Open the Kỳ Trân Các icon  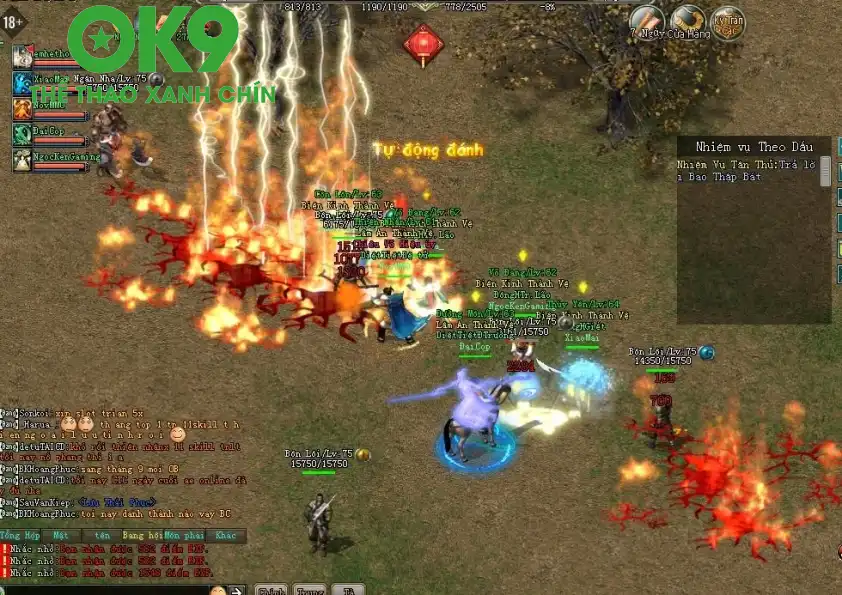(x=728, y=21)
